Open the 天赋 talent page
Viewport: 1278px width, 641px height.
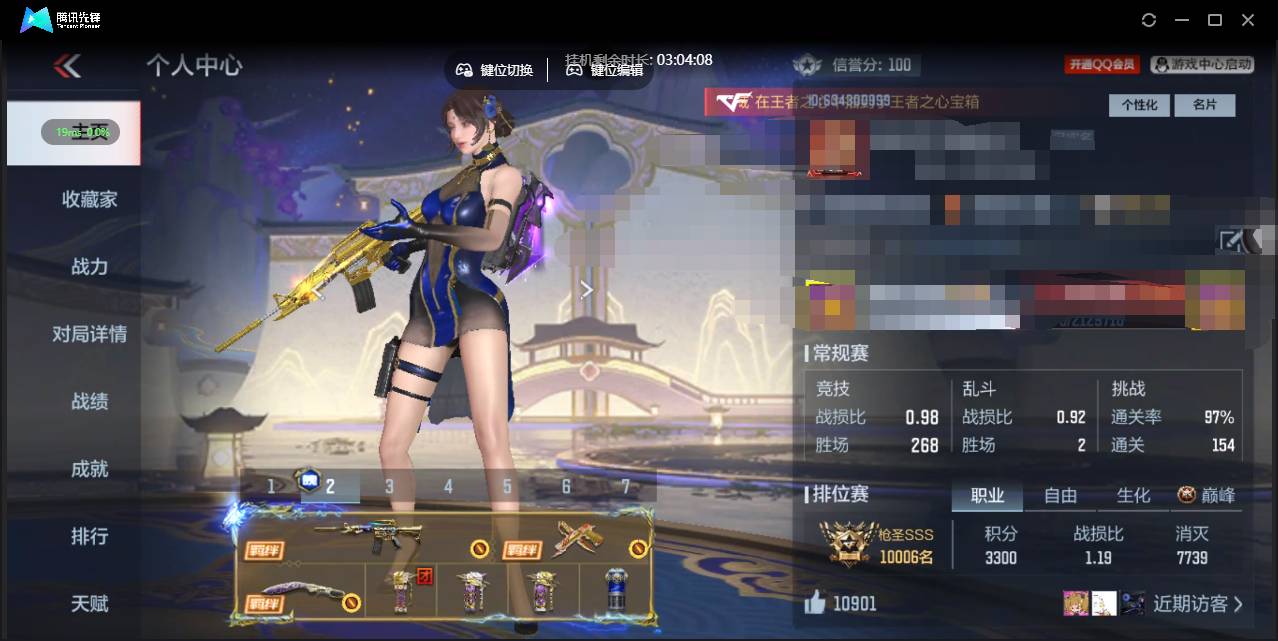click(89, 603)
